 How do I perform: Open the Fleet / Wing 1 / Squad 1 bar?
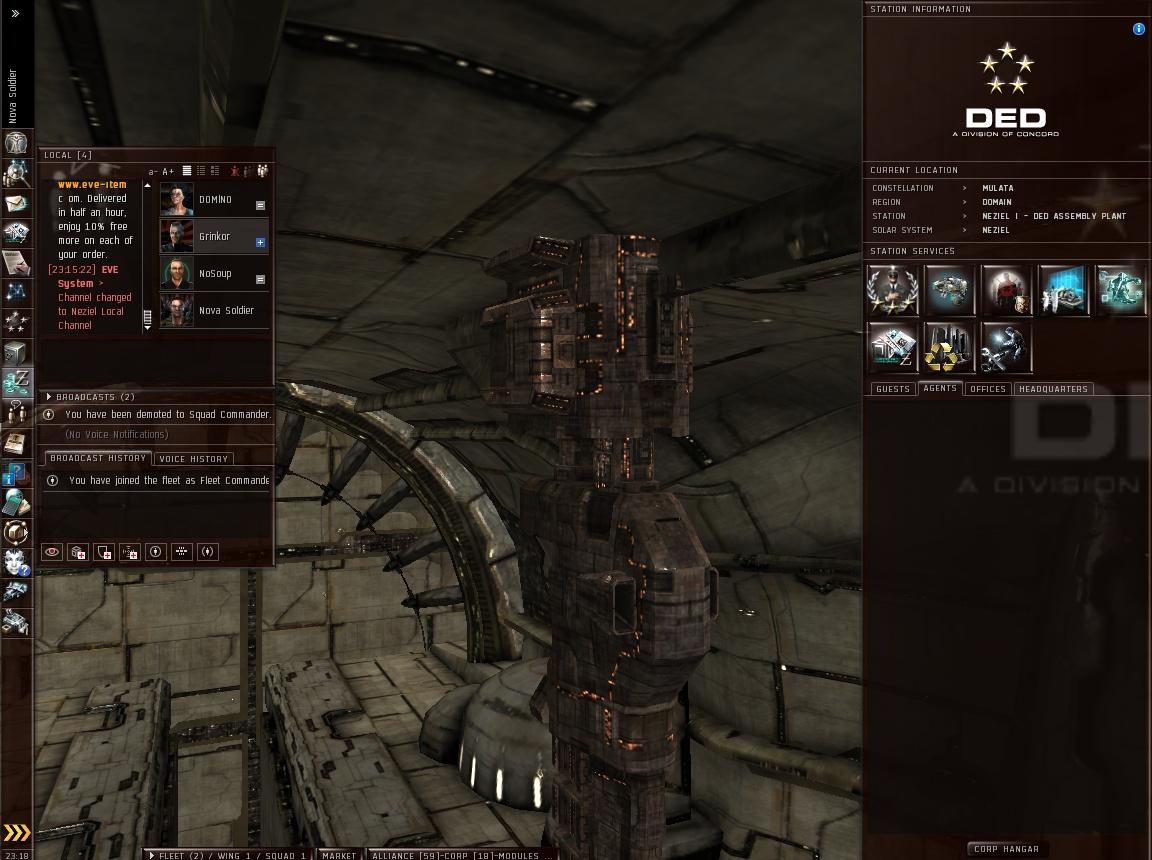(x=229, y=855)
